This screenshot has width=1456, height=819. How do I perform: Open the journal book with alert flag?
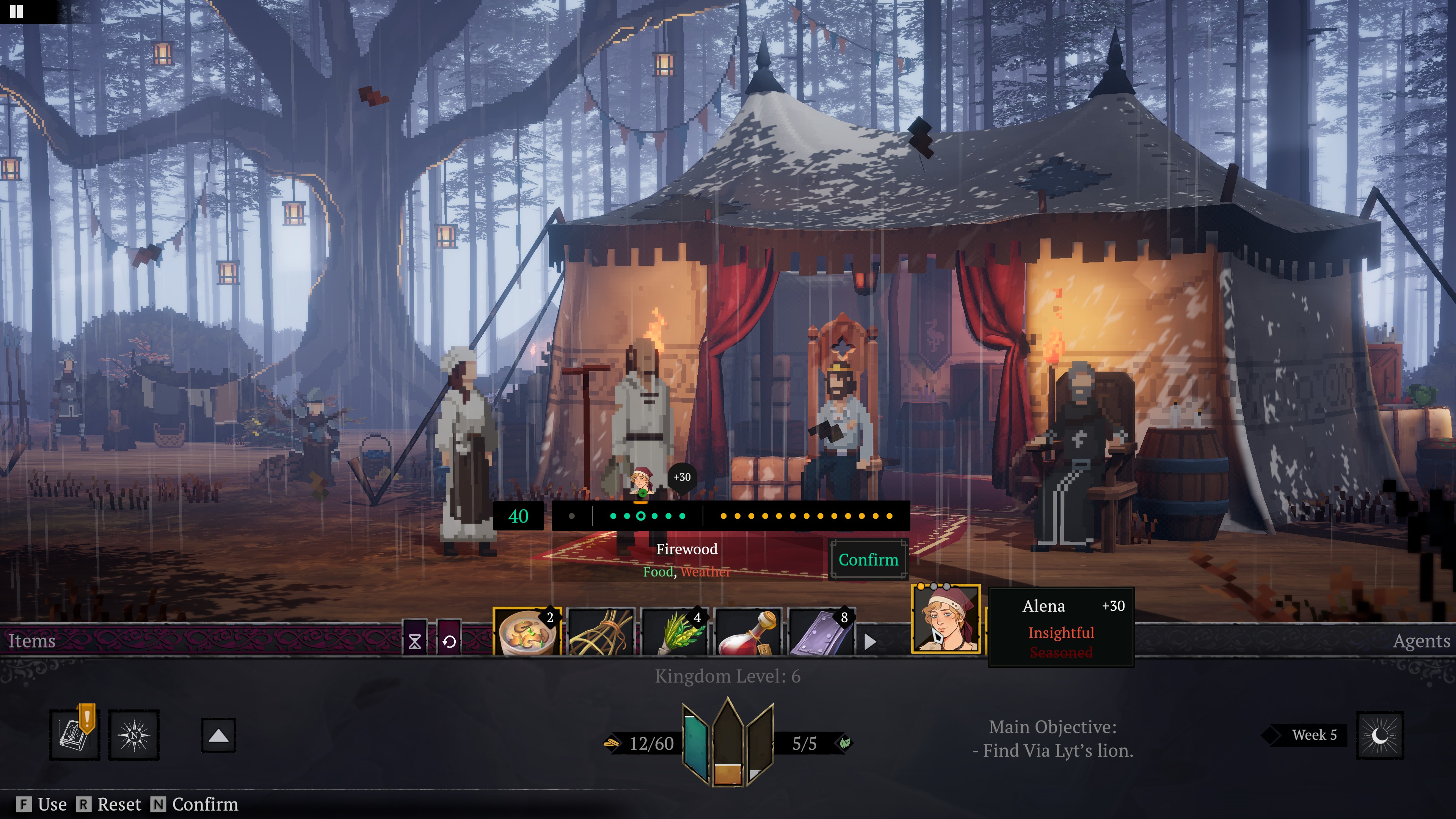coord(75,734)
